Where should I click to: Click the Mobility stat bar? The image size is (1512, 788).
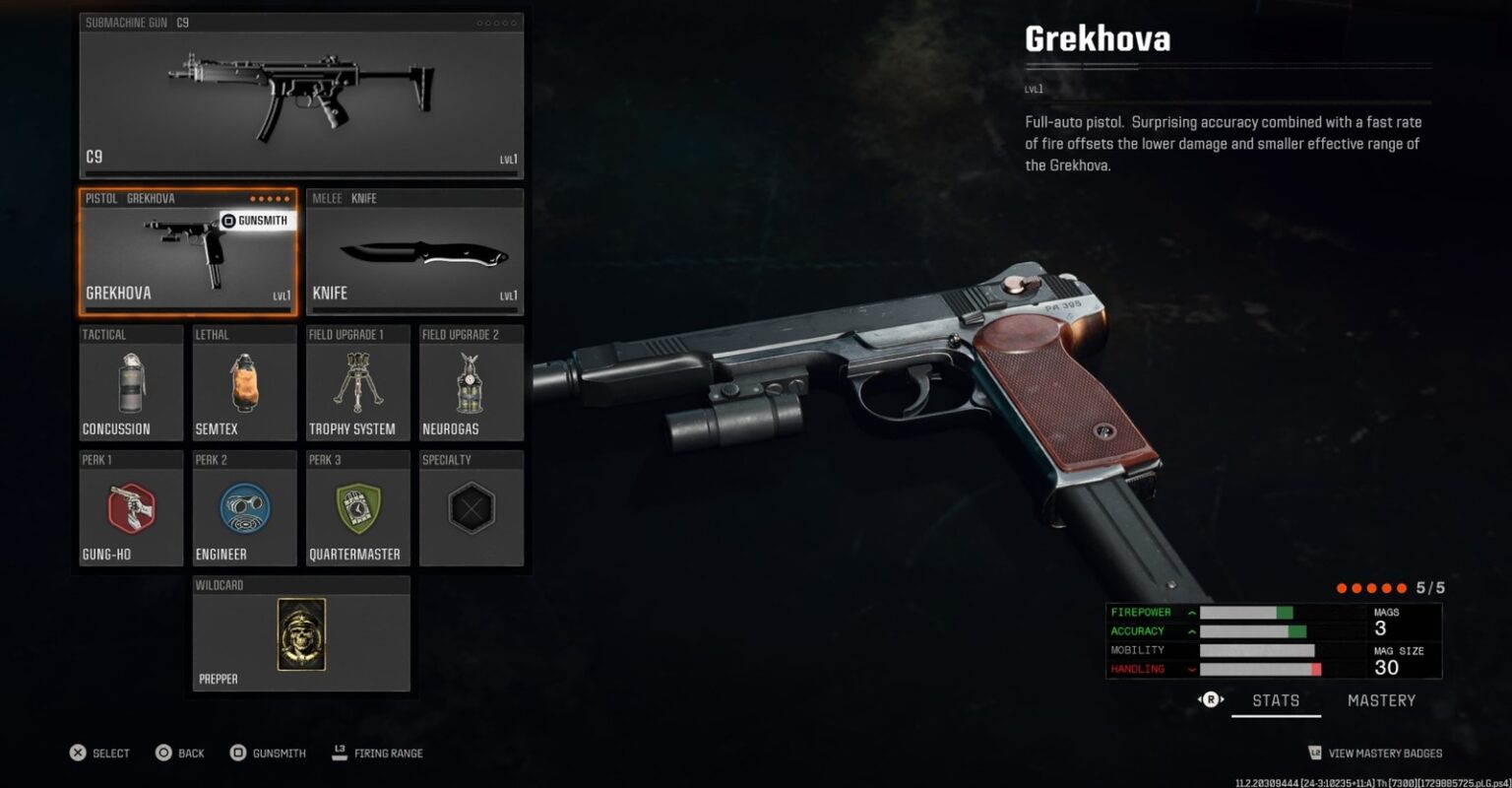click(1255, 650)
